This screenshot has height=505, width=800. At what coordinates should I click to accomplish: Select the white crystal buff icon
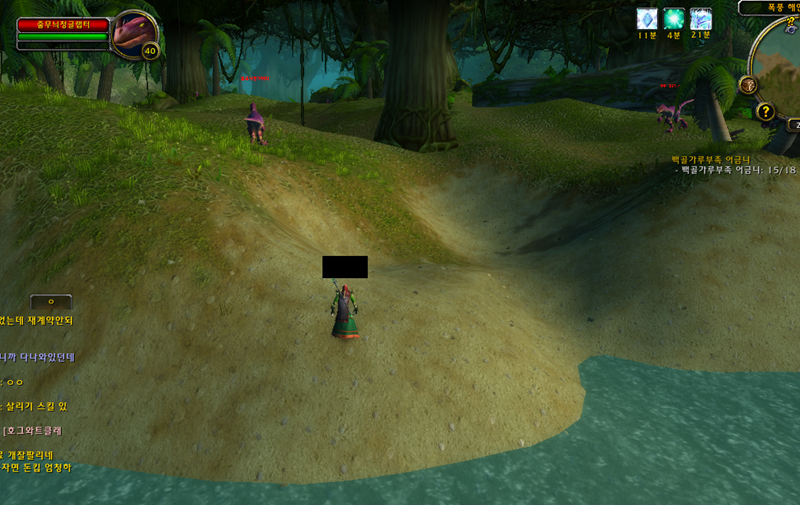[x=647, y=19]
